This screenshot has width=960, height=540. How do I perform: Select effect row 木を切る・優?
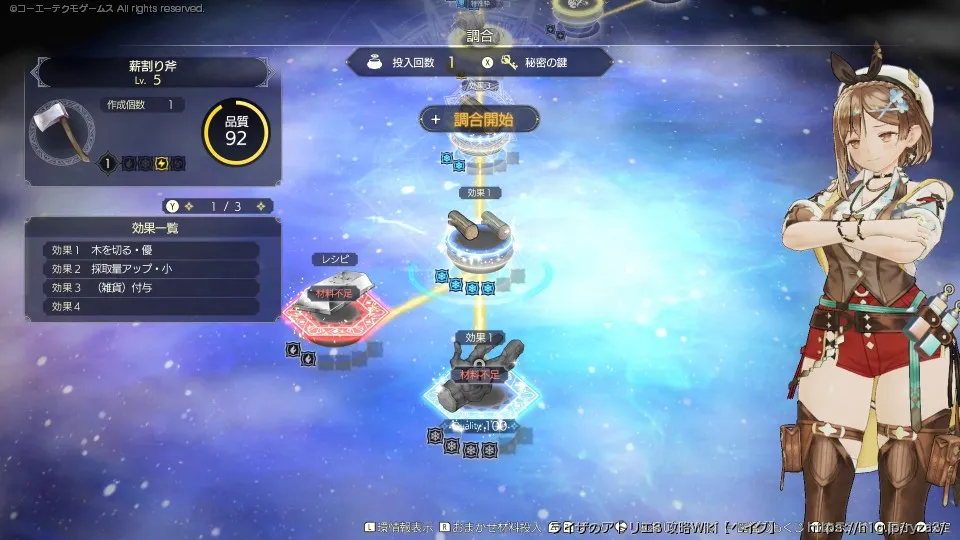tap(150, 250)
